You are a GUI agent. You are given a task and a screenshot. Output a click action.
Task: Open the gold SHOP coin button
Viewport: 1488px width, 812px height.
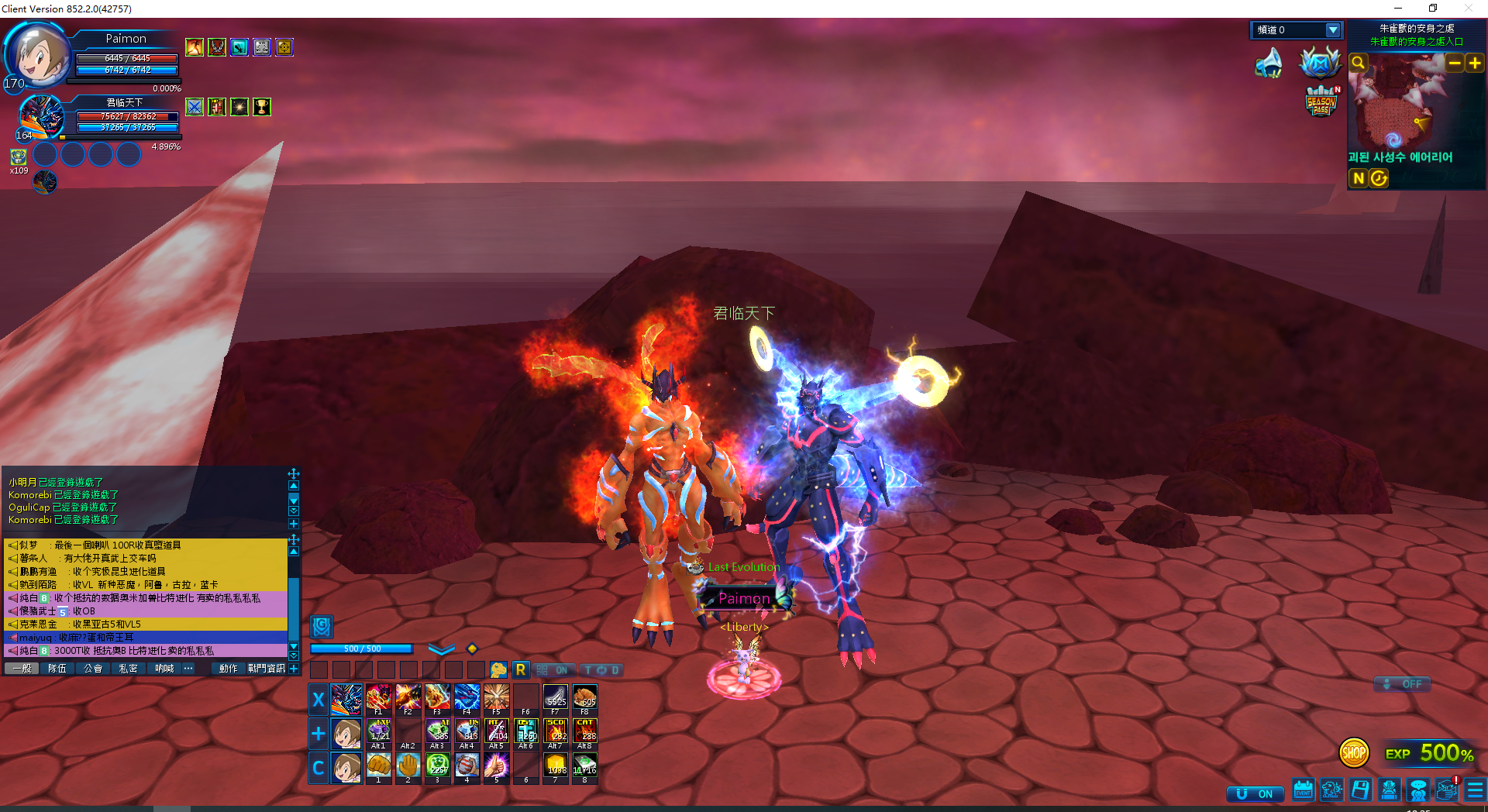click(x=1354, y=752)
